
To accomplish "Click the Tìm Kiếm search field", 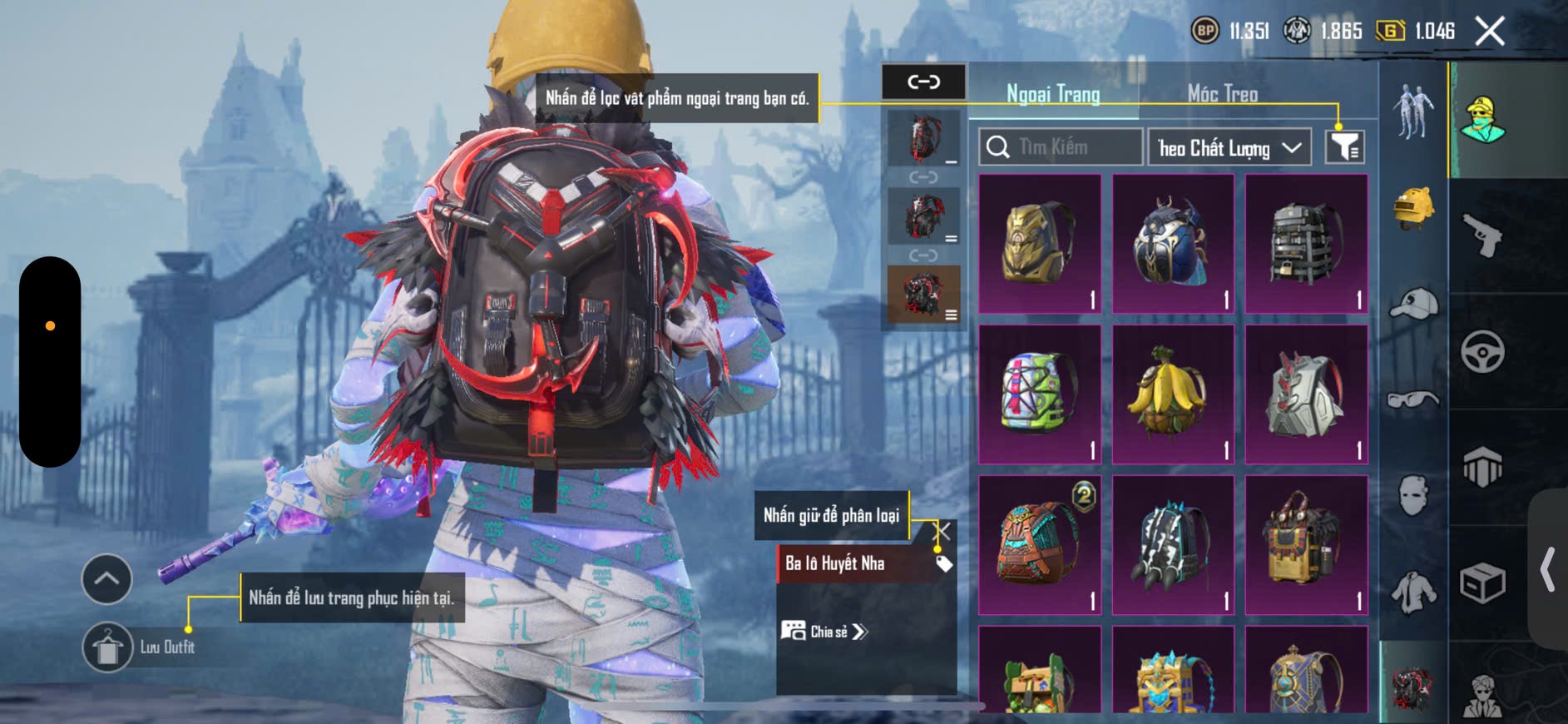I will click(1061, 147).
